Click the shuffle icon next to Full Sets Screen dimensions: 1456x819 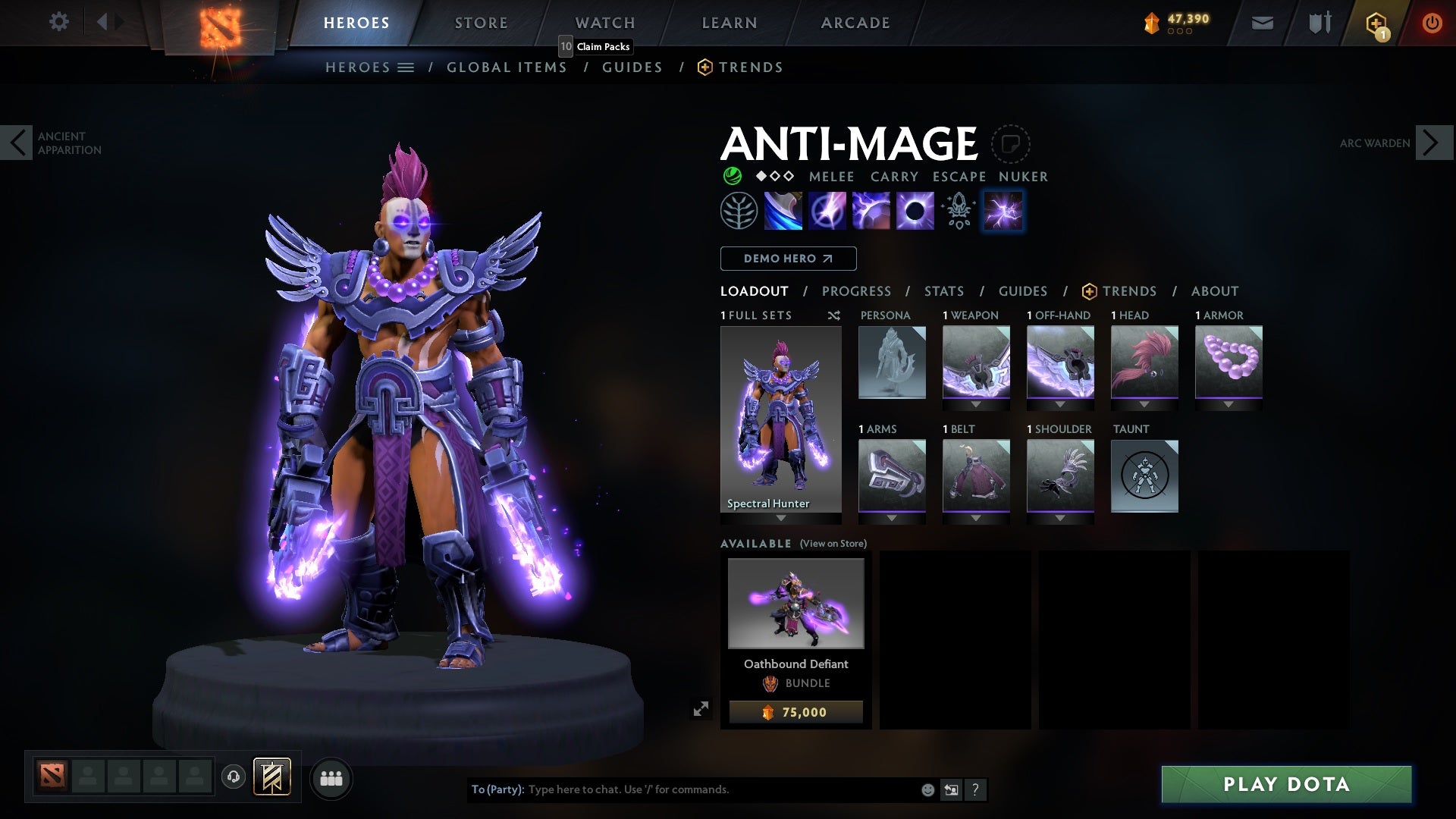click(x=834, y=315)
